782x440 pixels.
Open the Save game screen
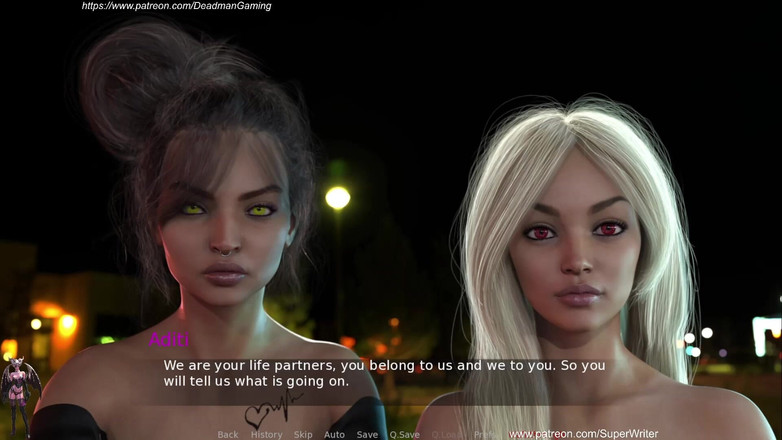(x=367, y=435)
